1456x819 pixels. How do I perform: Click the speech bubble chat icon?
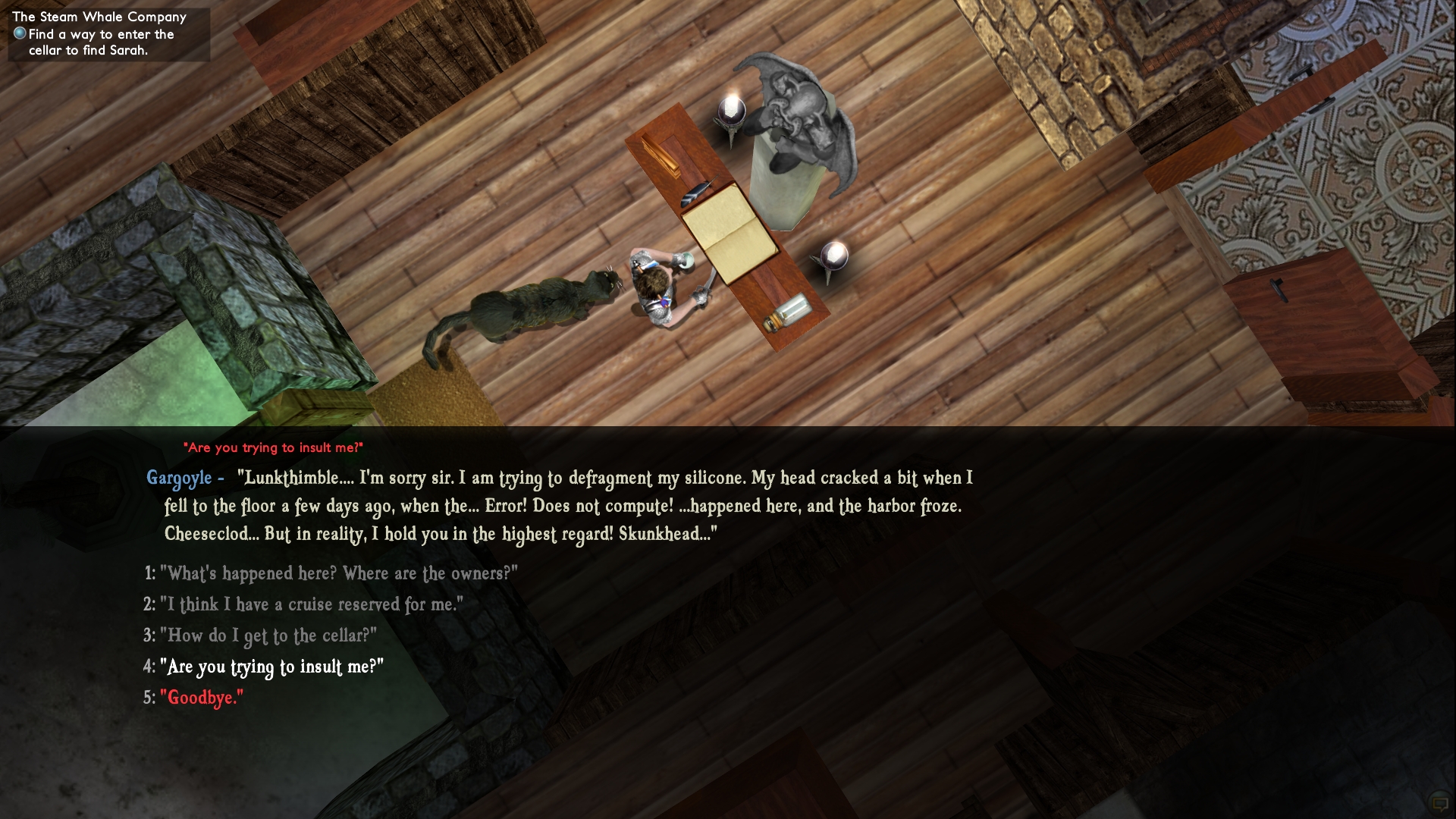(x=1439, y=802)
